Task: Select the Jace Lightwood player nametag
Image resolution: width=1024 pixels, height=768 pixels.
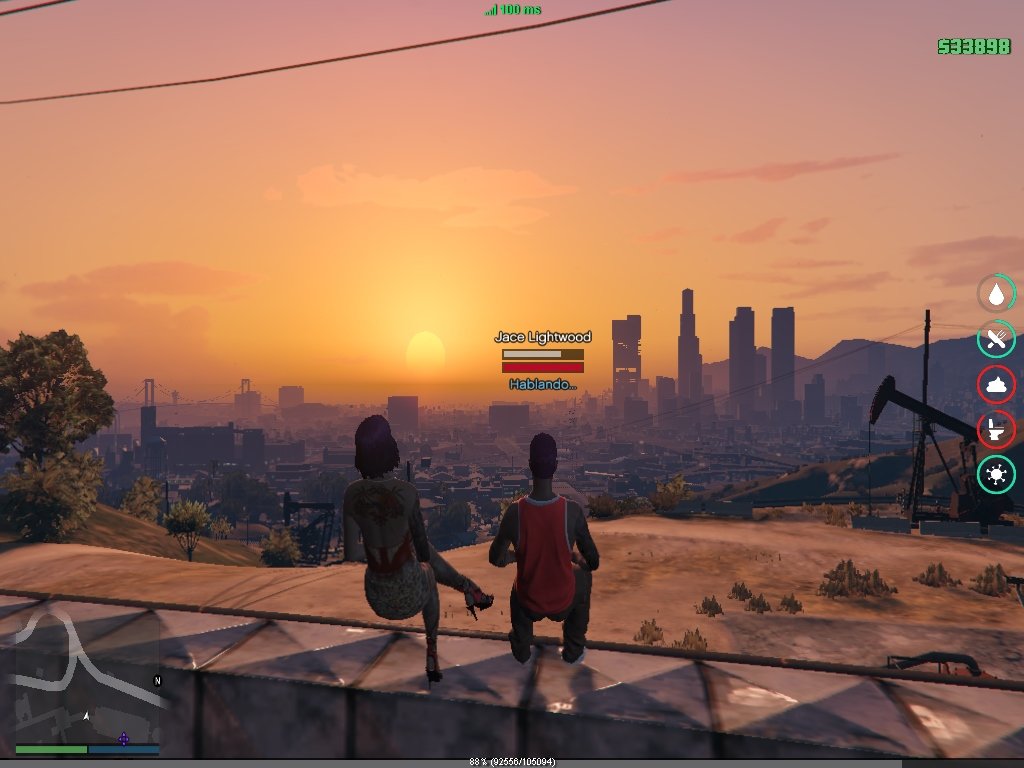Action: 543,338
